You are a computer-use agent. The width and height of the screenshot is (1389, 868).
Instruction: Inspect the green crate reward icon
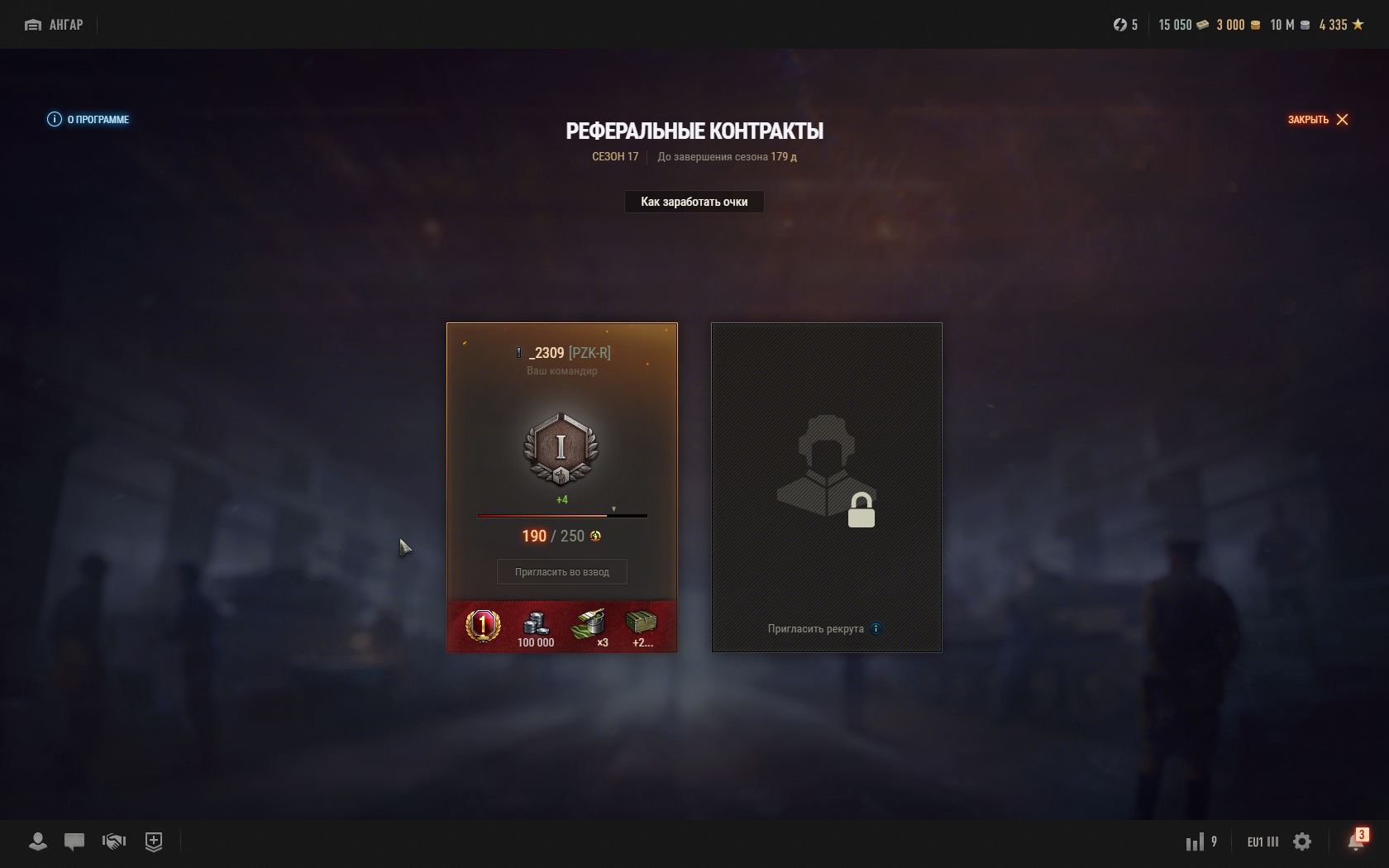point(641,626)
